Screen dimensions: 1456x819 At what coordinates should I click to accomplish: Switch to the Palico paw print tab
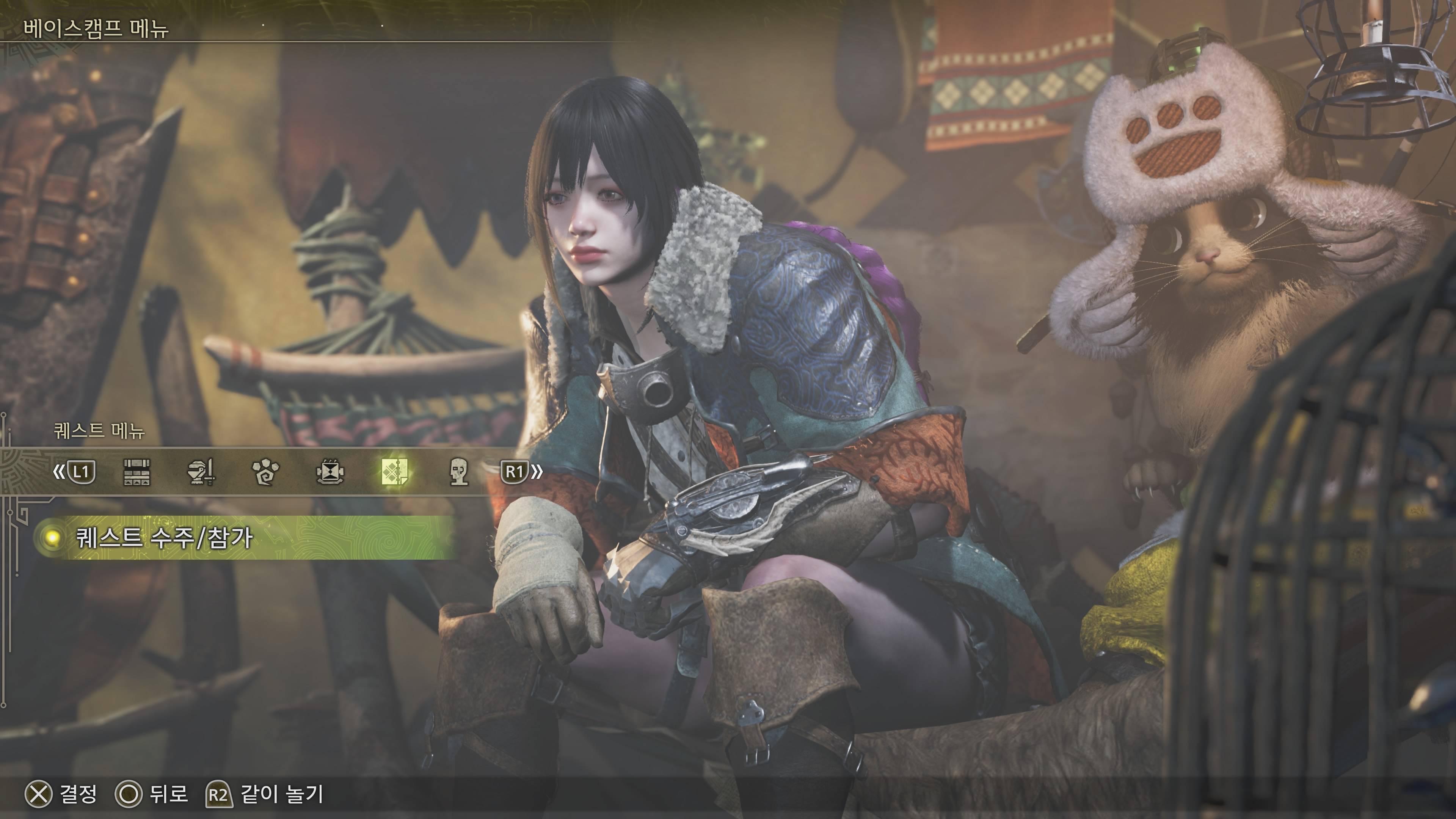[266, 472]
